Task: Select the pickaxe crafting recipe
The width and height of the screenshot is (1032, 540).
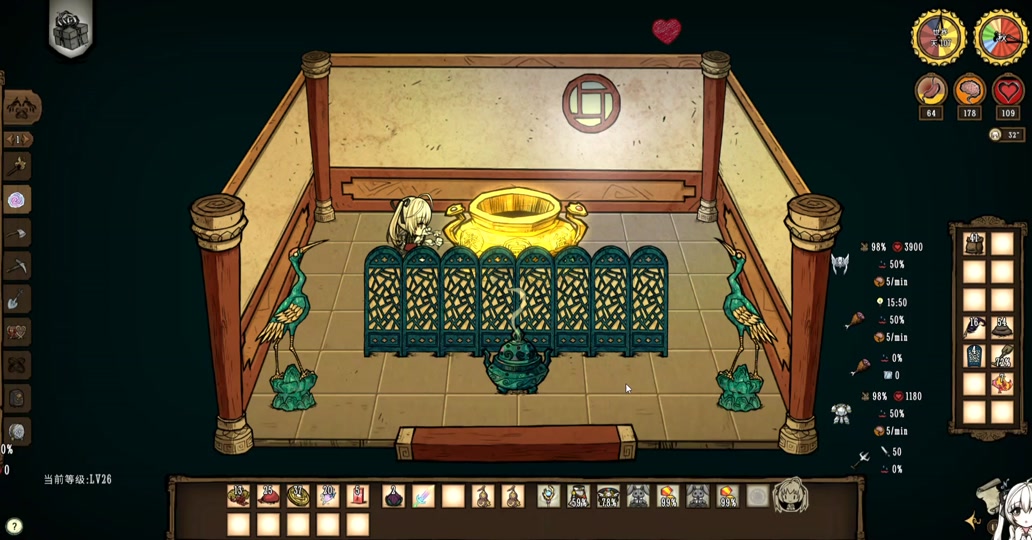Action: pyautogui.click(x=18, y=266)
